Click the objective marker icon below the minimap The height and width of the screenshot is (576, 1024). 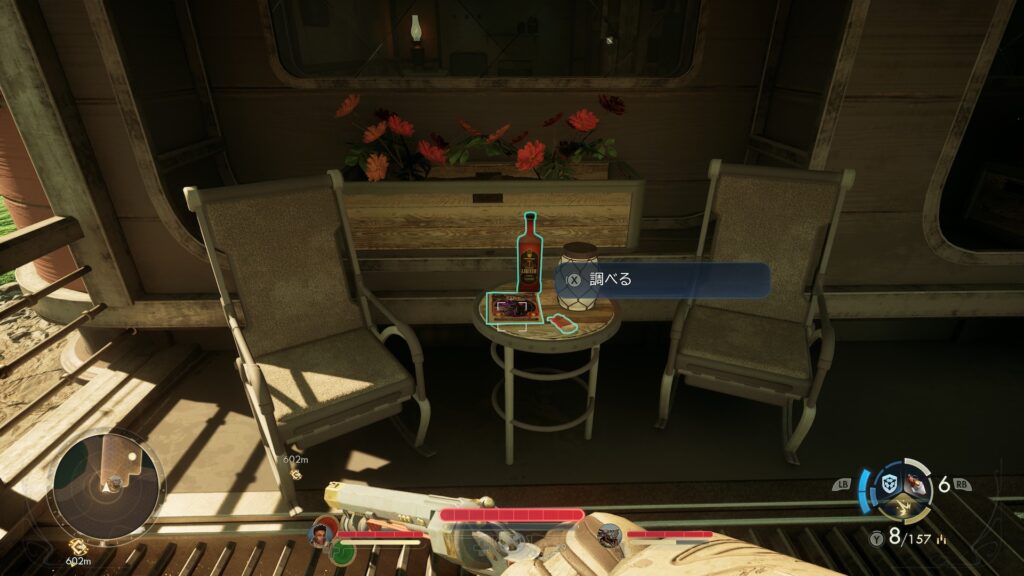(76, 546)
